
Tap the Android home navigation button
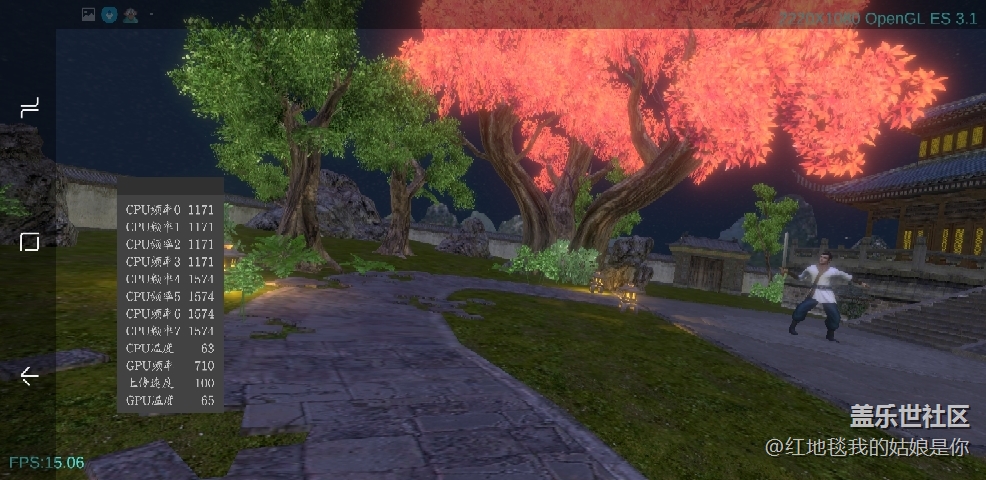pyautogui.click(x=30, y=242)
